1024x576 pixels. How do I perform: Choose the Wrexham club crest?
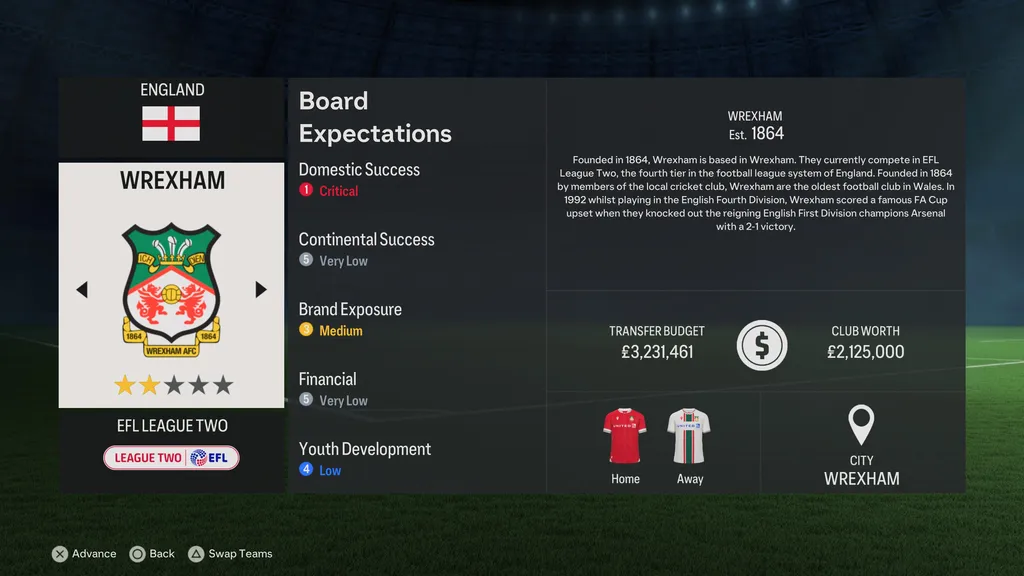(171, 284)
